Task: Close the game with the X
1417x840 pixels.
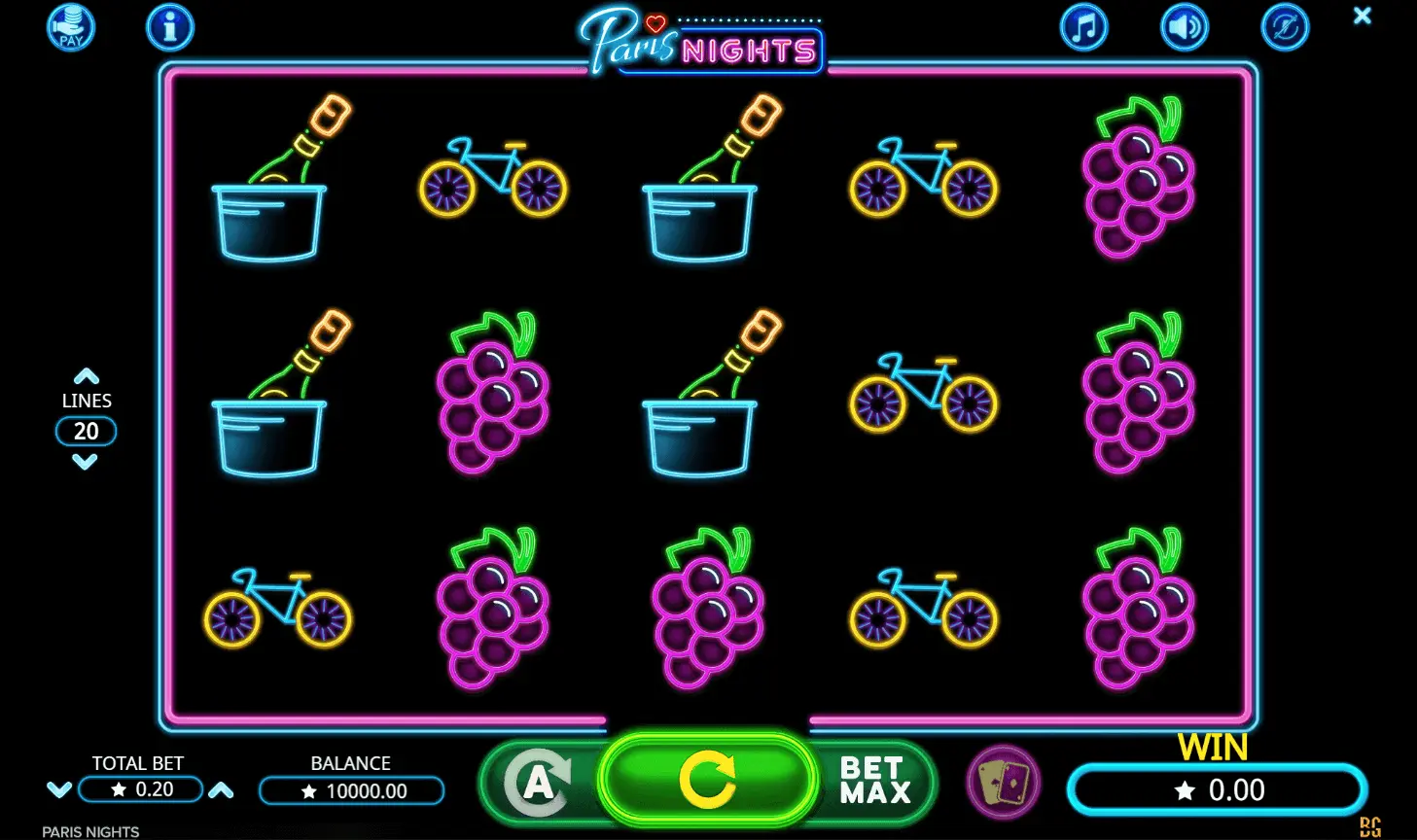Action: tap(1363, 16)
